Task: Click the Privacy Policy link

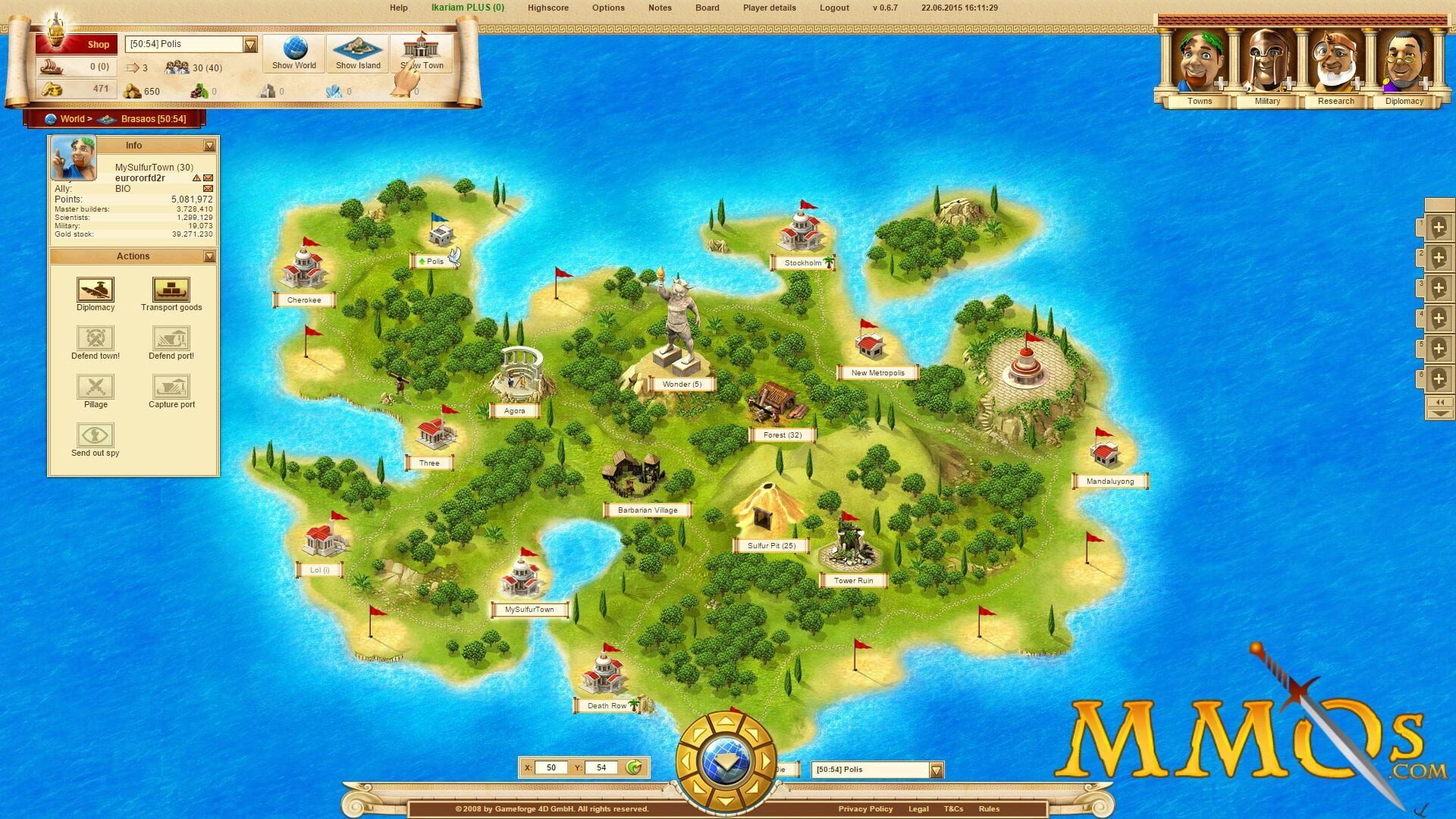Action: pos(865,808)
